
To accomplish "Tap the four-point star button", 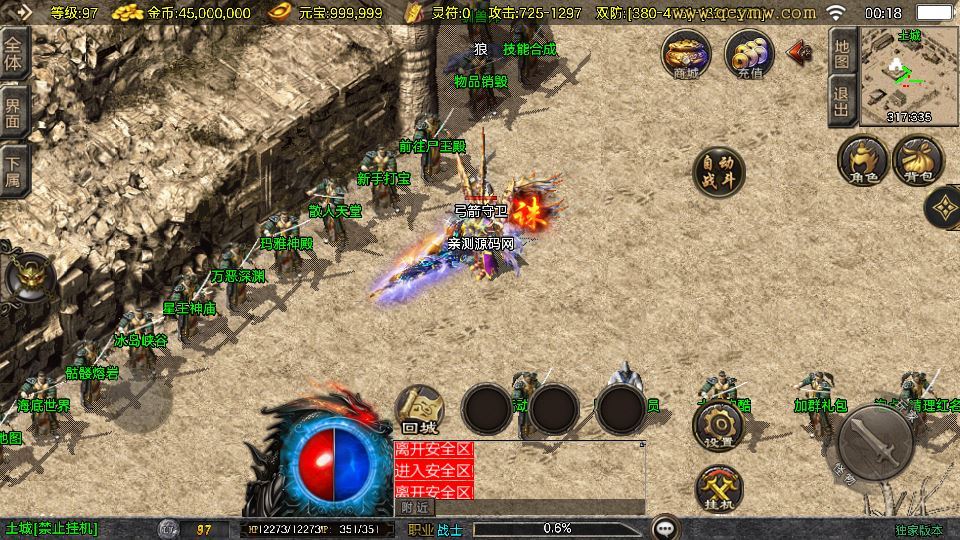I will pyautogui.click(x=942, y=208).
